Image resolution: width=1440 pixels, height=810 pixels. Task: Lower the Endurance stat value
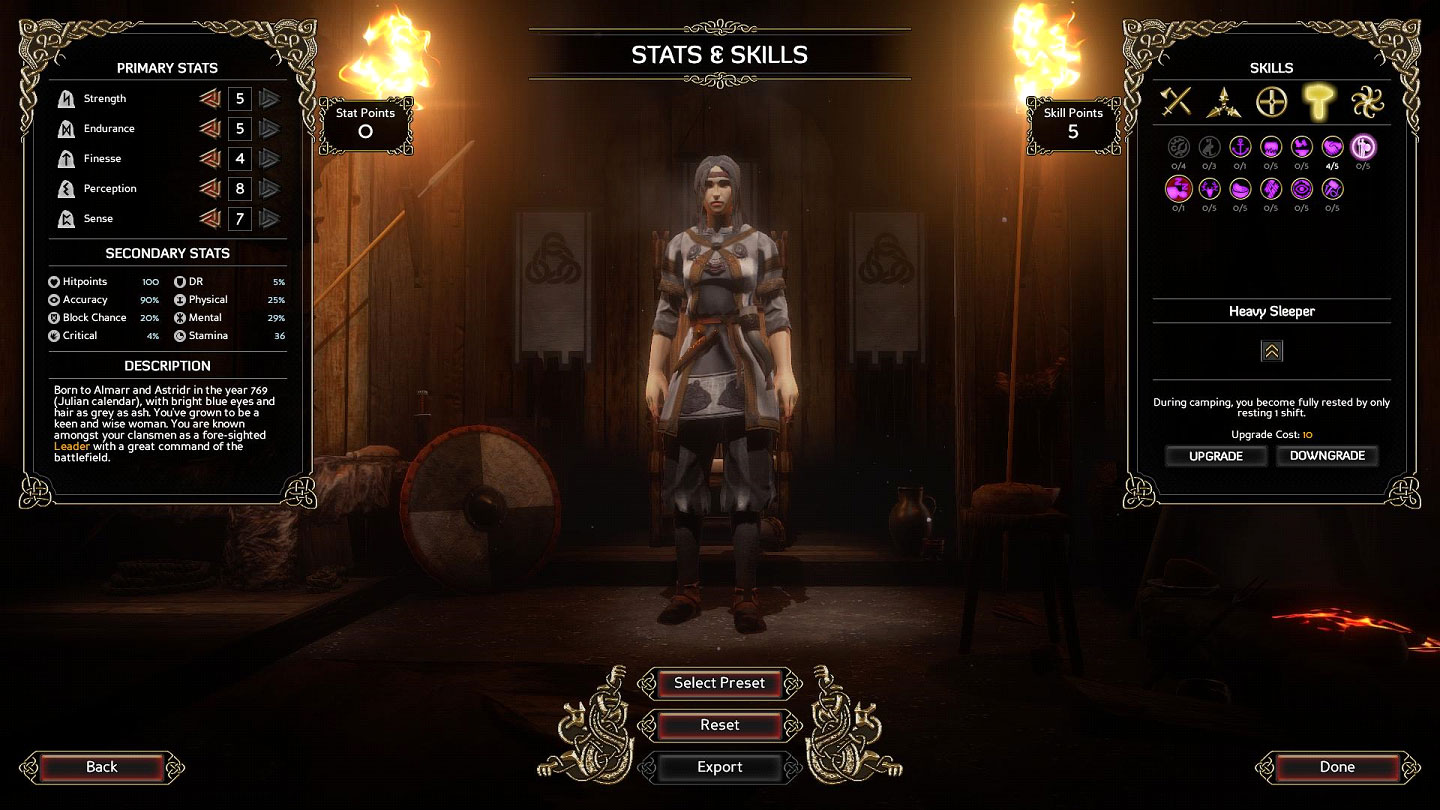tap(209, 129)
